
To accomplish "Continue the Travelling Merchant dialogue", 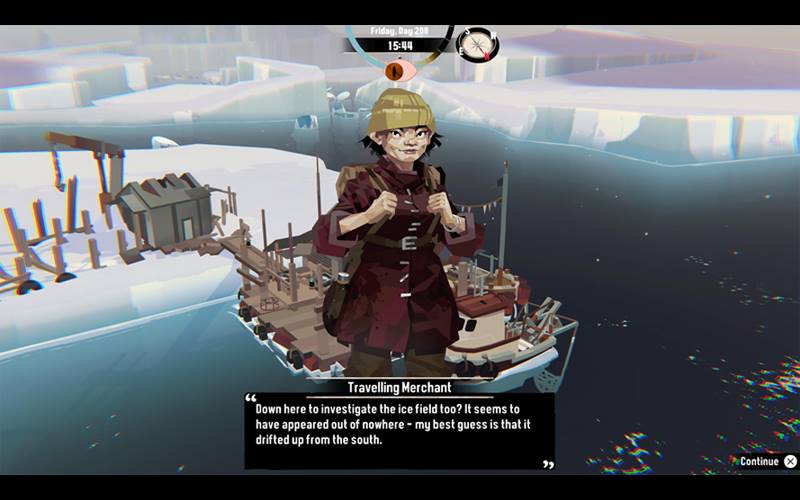I will (x=768, y=461).
